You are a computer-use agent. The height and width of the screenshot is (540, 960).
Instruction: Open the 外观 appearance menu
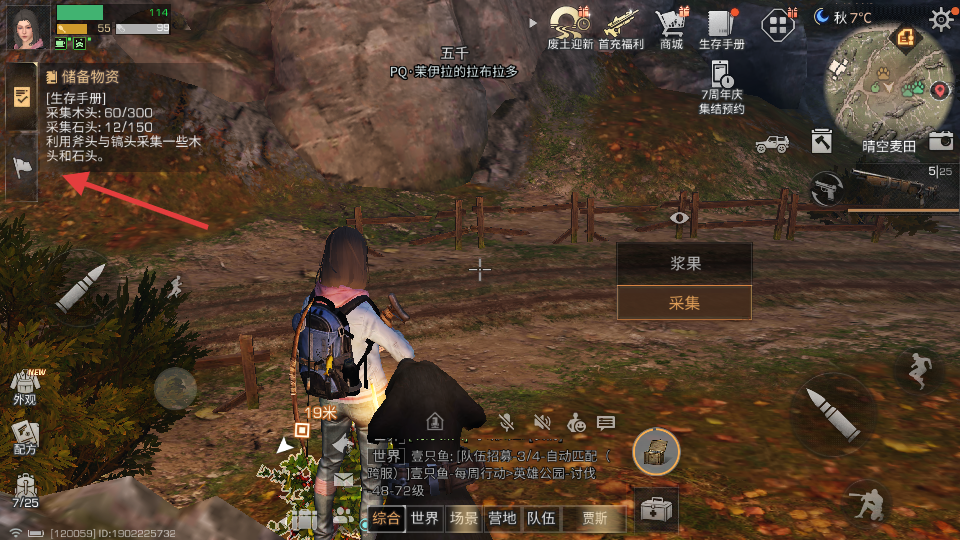click(x=25, y=386)
